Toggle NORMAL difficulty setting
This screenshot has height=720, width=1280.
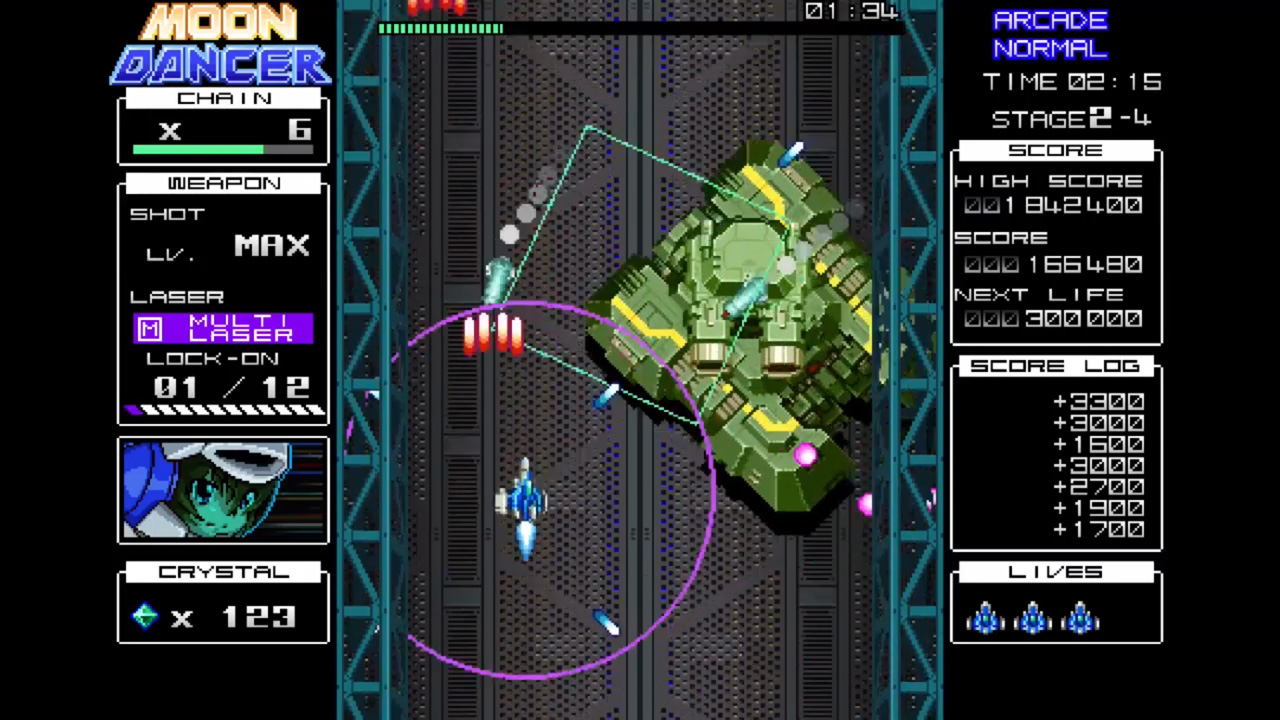pos(1049,48)
